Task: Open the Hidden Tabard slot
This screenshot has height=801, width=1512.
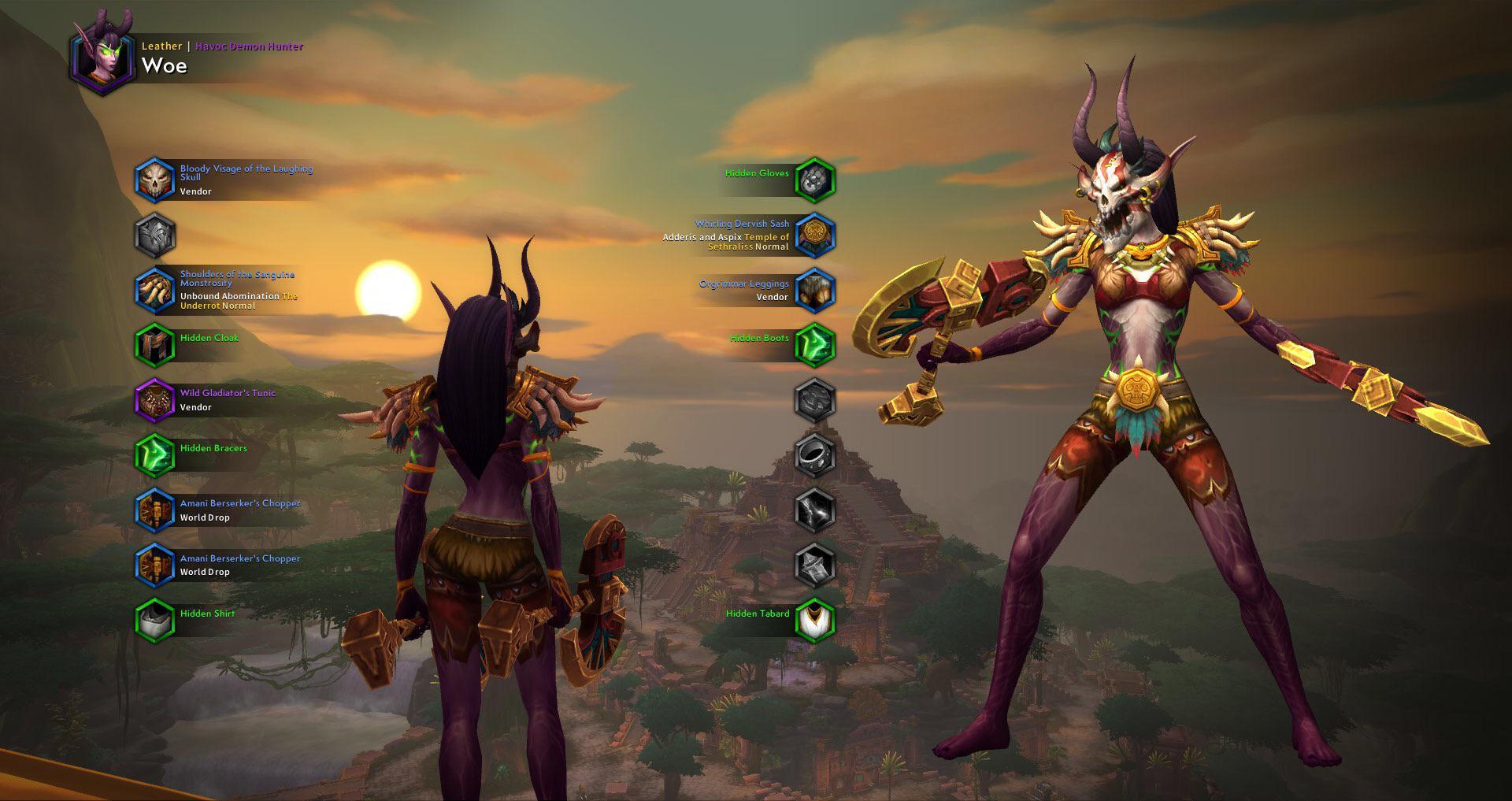Action: click(814, 621)
